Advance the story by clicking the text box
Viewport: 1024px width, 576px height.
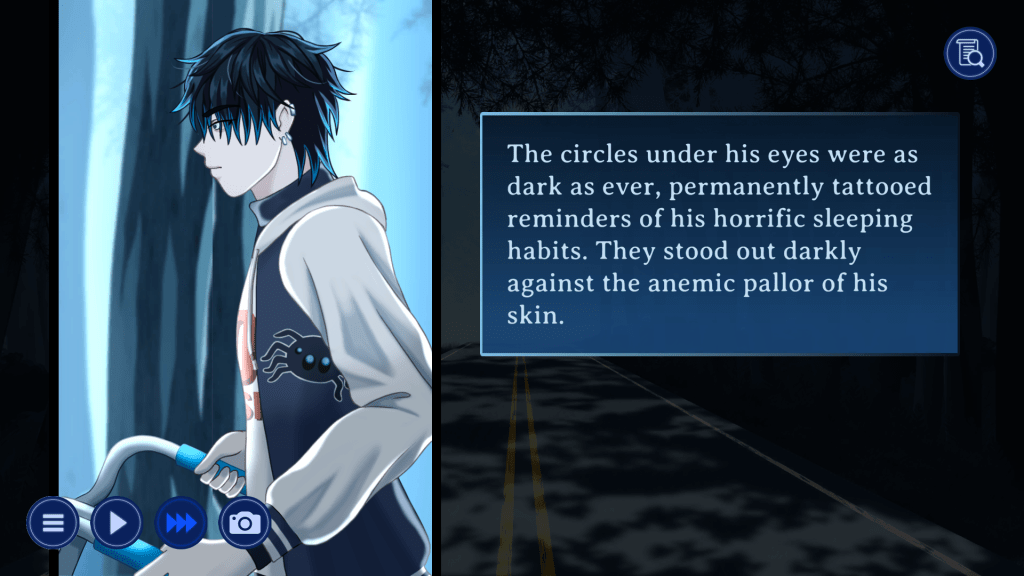(719, 234)
